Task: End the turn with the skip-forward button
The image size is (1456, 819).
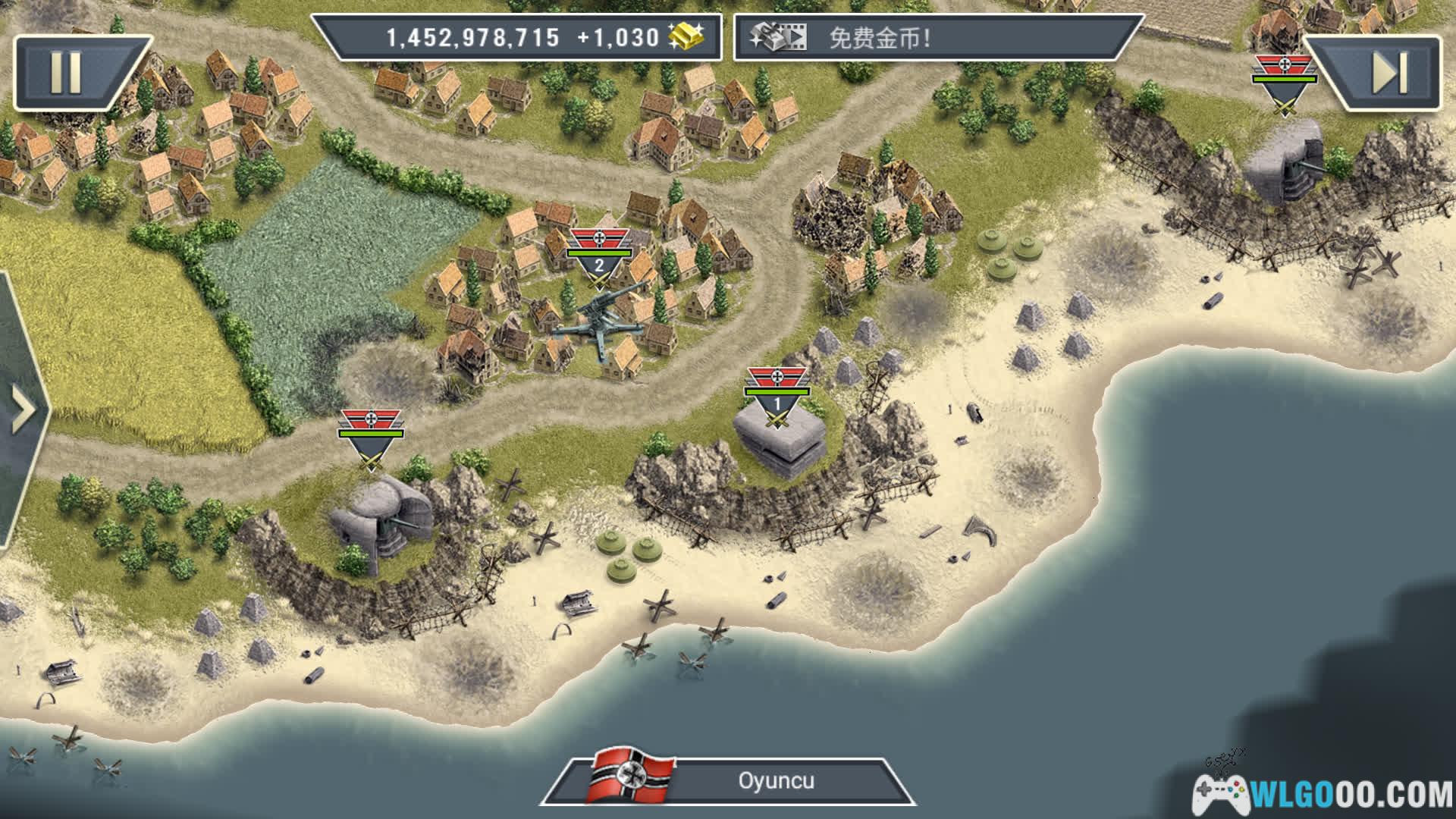Action: tap(1389, 73)
